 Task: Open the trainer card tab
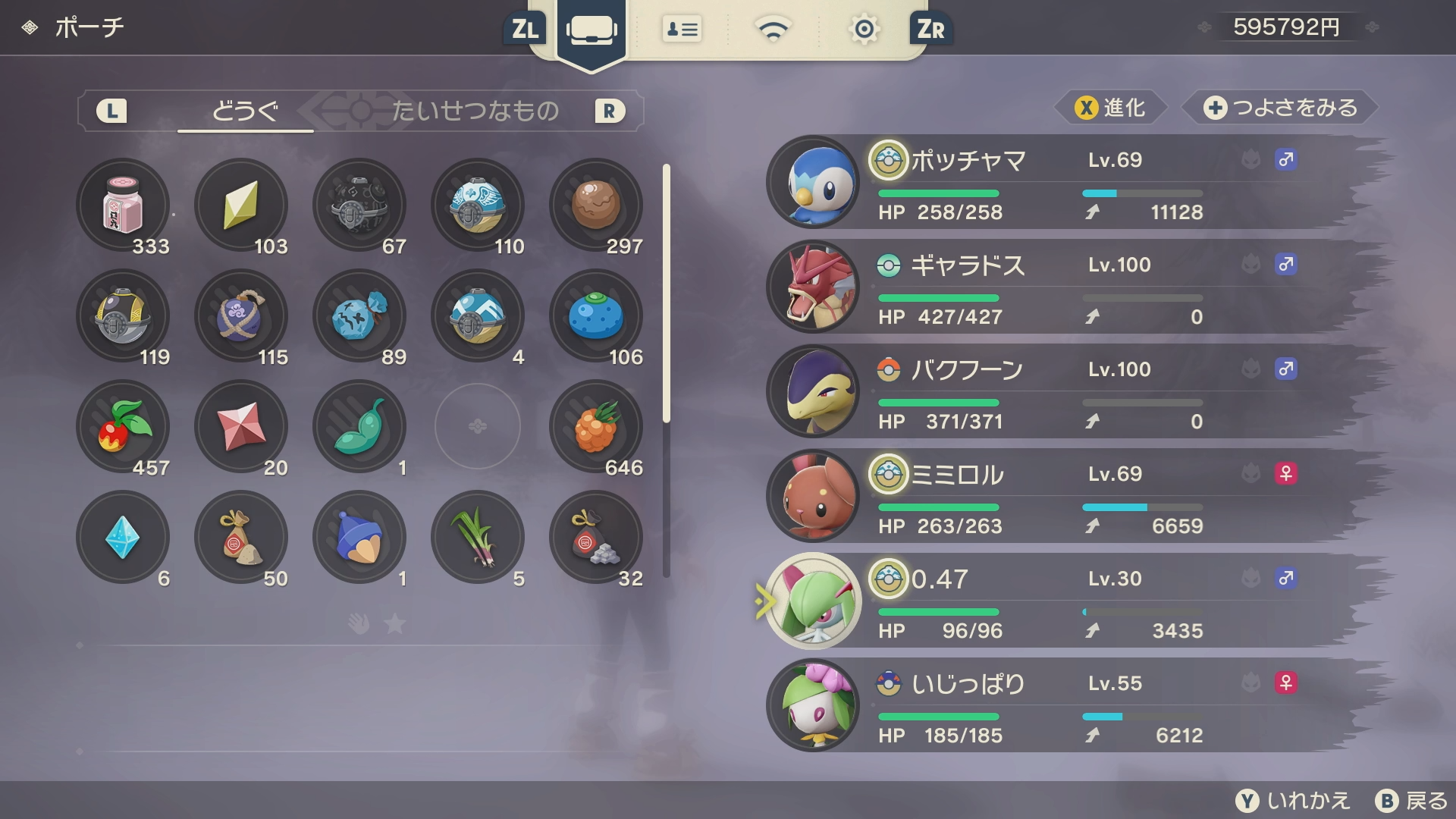coord(682,30)
